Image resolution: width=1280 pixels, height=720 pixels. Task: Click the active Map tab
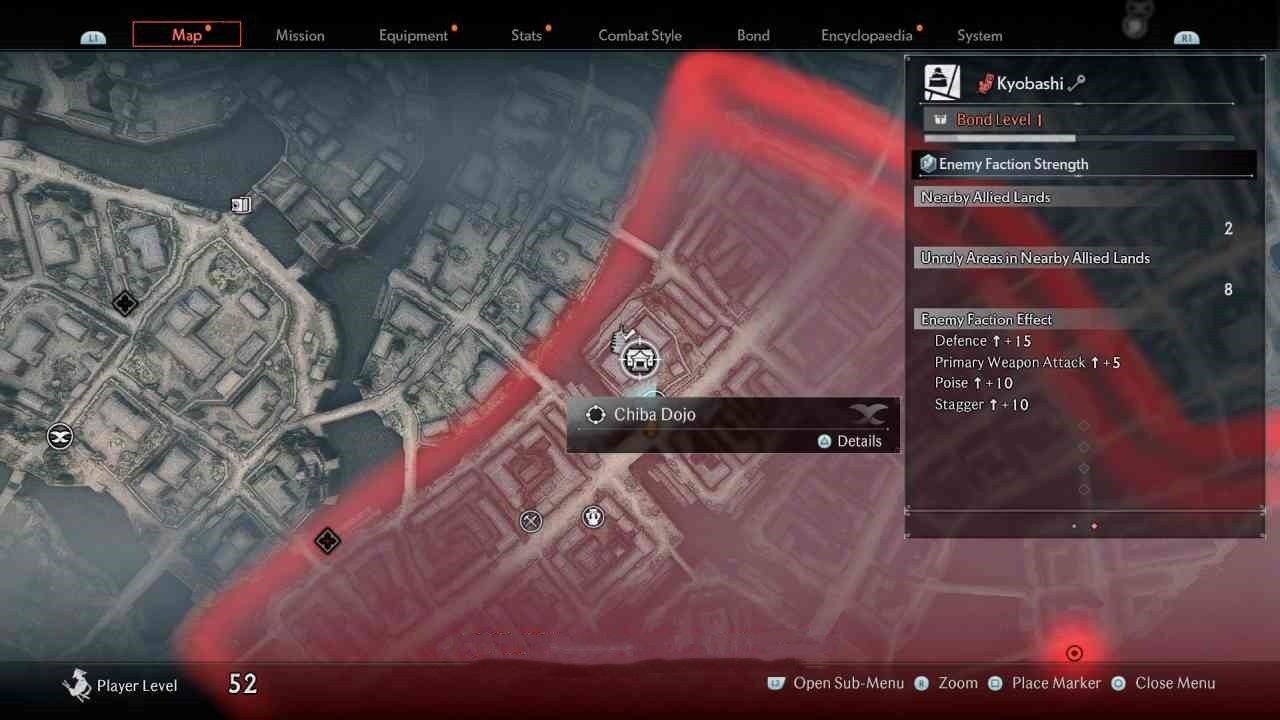(x=187, y=35)
